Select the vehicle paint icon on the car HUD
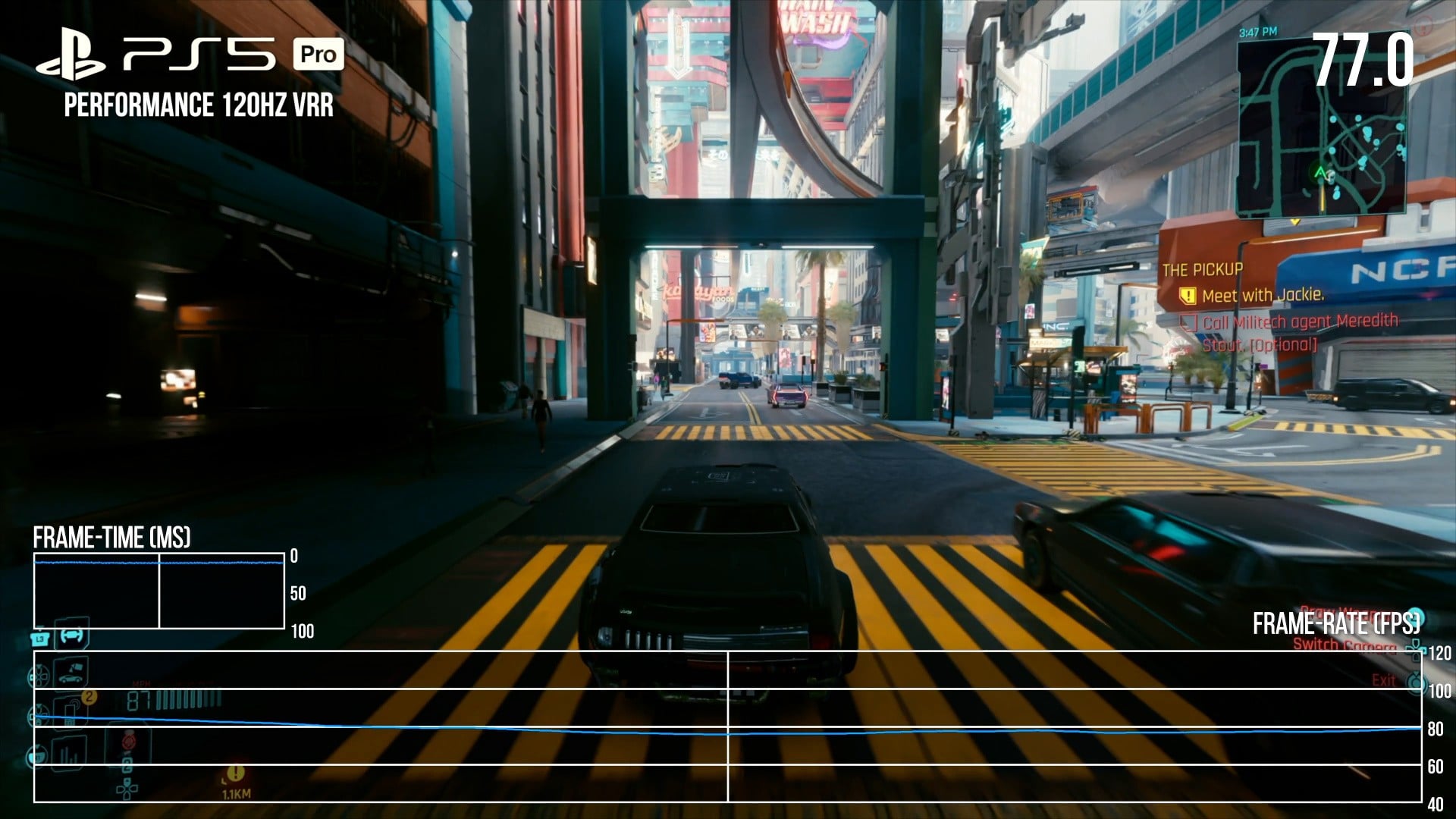Viewport: 1456px width, 819px height. pos(71,673)
